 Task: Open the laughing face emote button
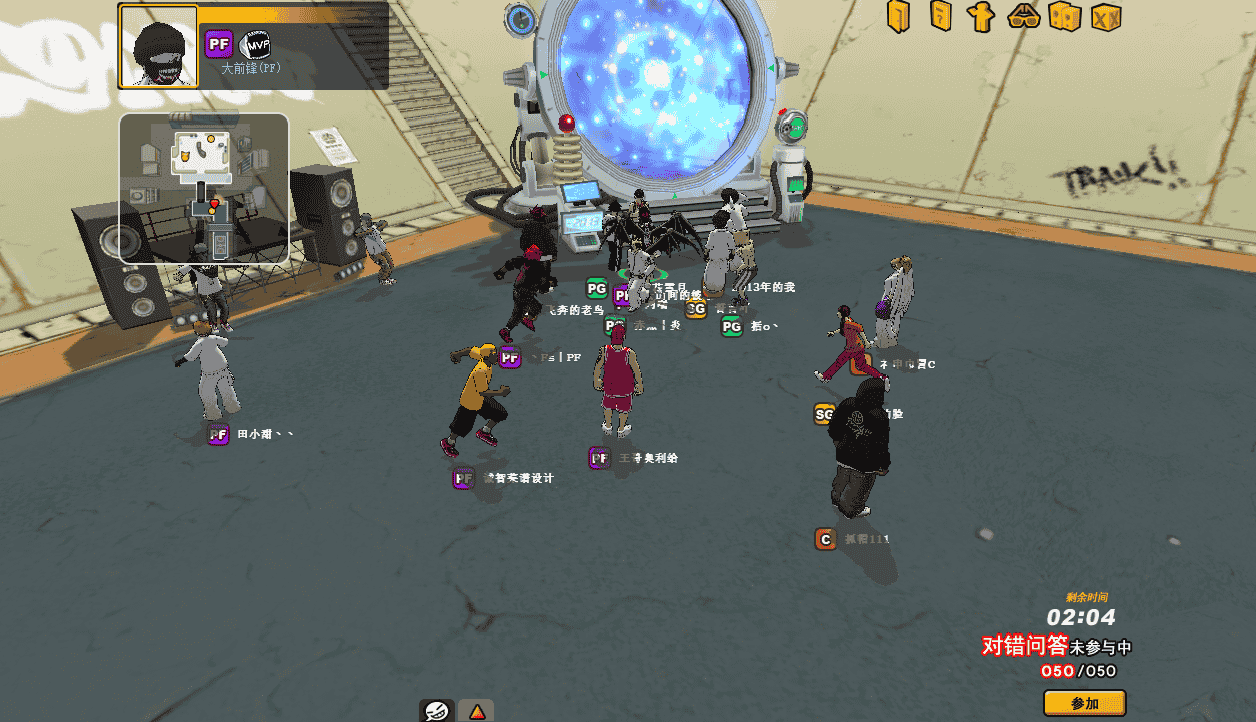click(436, 710)
